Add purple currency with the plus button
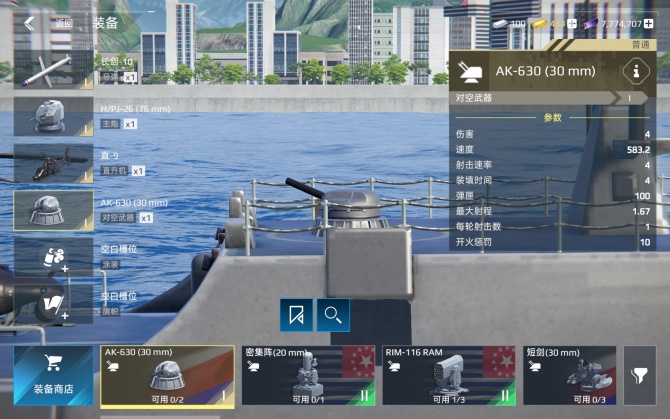 click(649, 23)
